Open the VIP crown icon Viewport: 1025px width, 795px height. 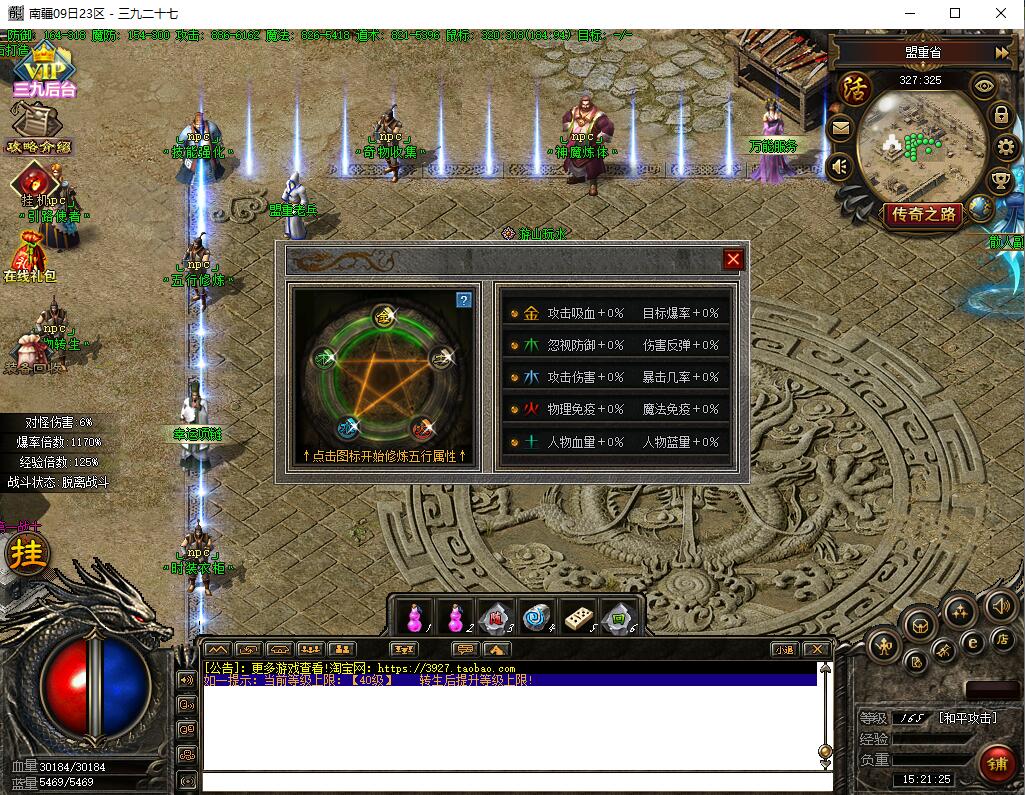(x=43, y=66)
